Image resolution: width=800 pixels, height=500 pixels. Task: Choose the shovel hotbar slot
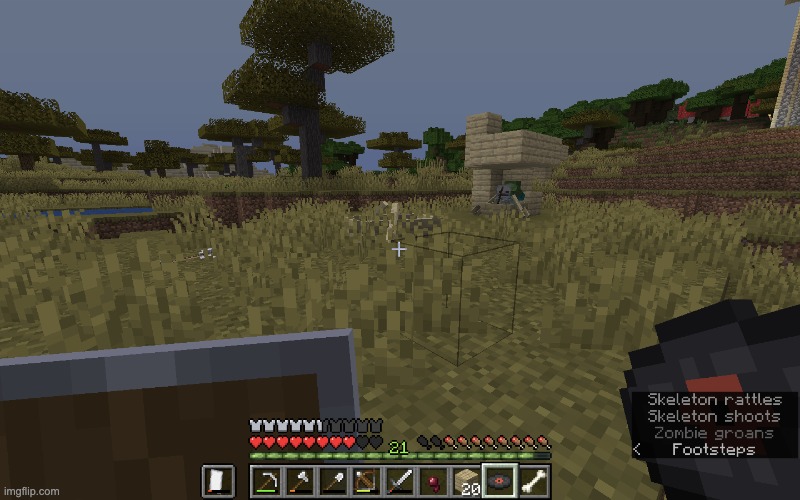[x=332, y=482]
